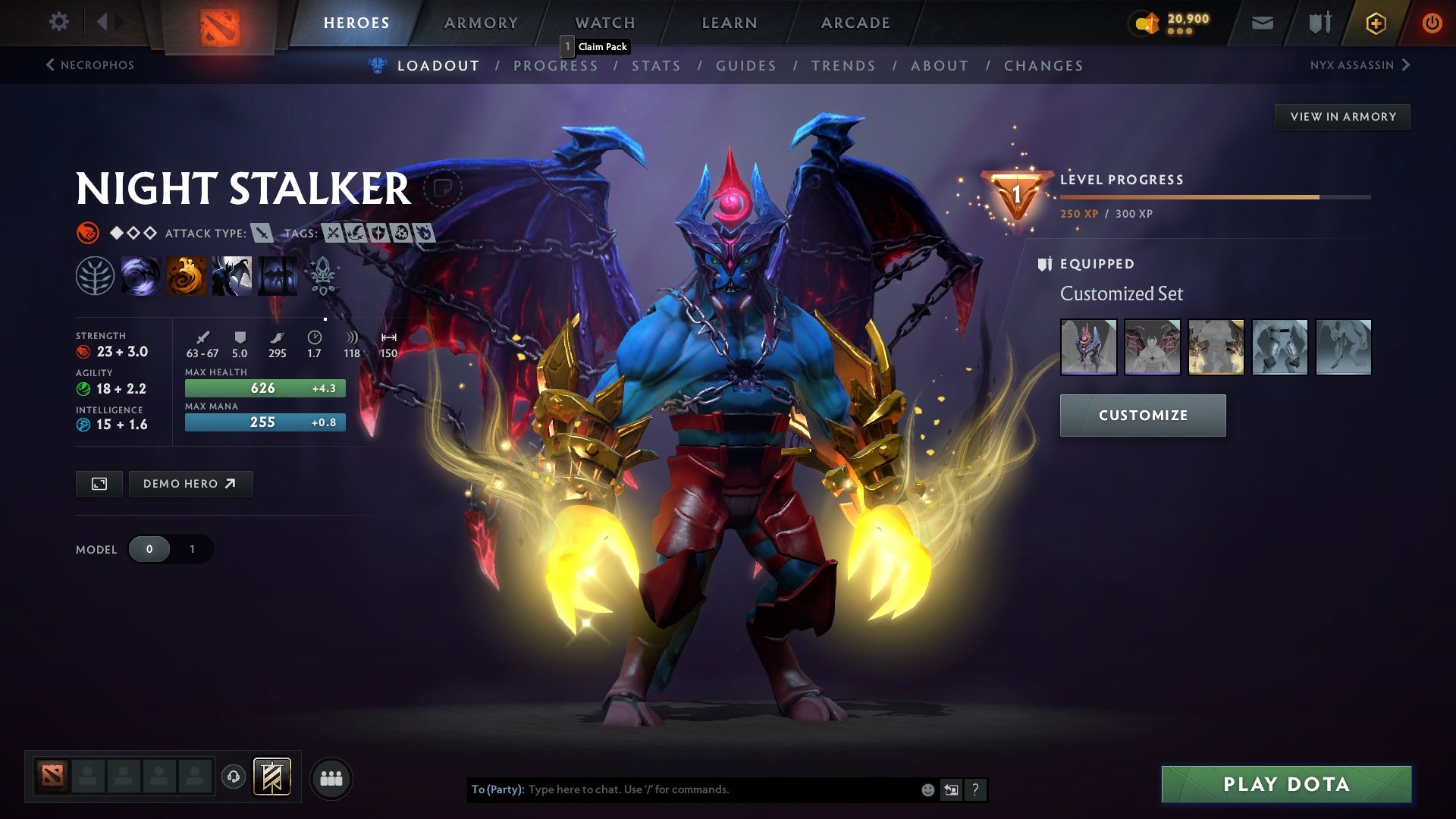Open the settings gear icon
This screenshot has width=1456, height=819.
click(58, 21)
